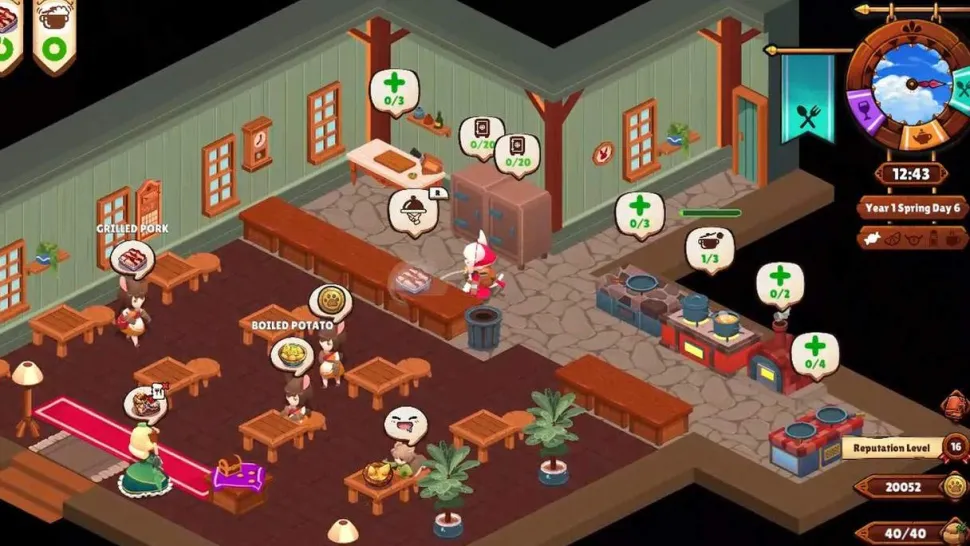970x546 pixels.
Task: Select the grilled pork order banner
Action: point(10,32)
